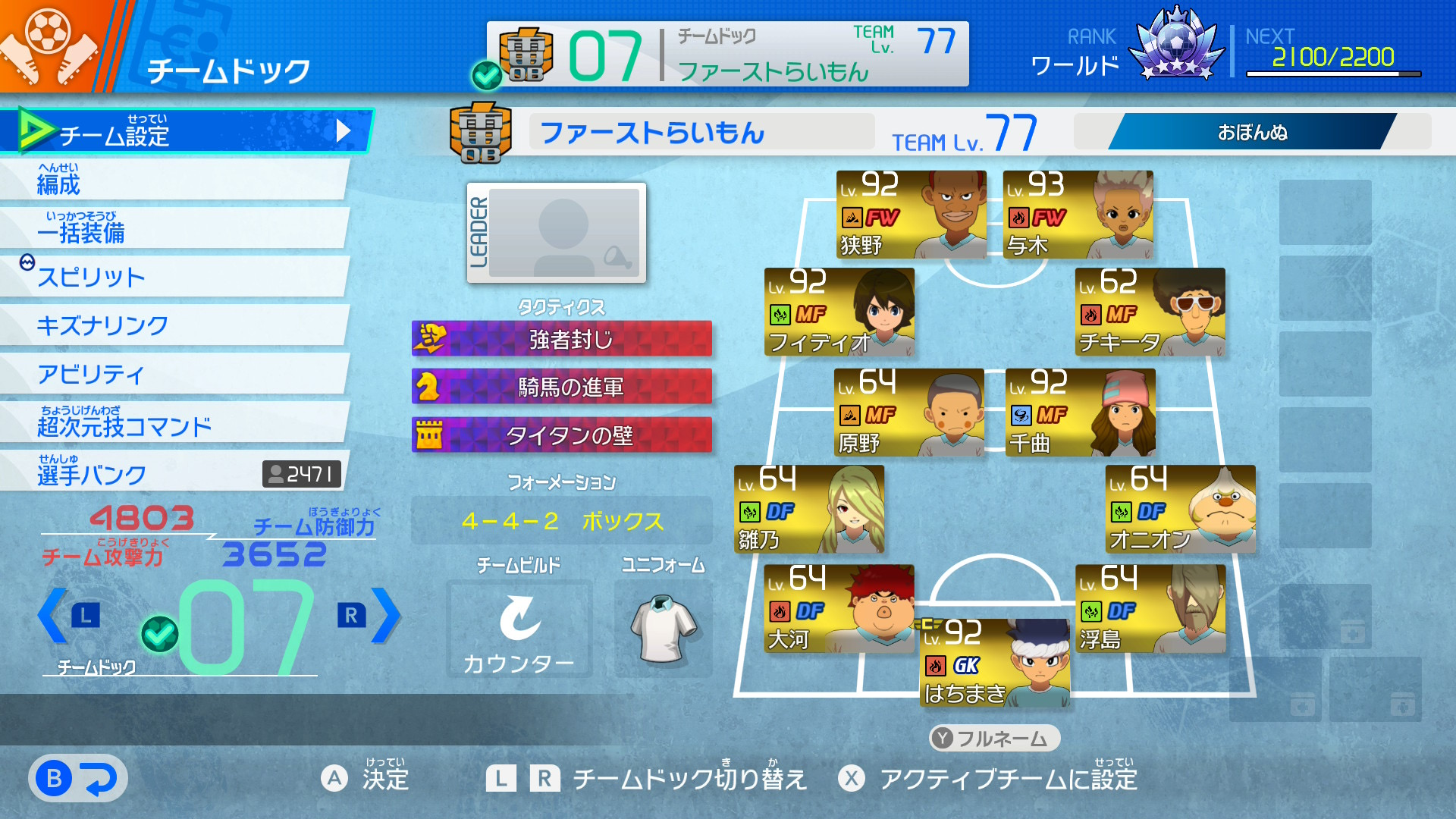1456x819 pixels.
Task: Open the カウンター team build tile
Action: point(519,629)
